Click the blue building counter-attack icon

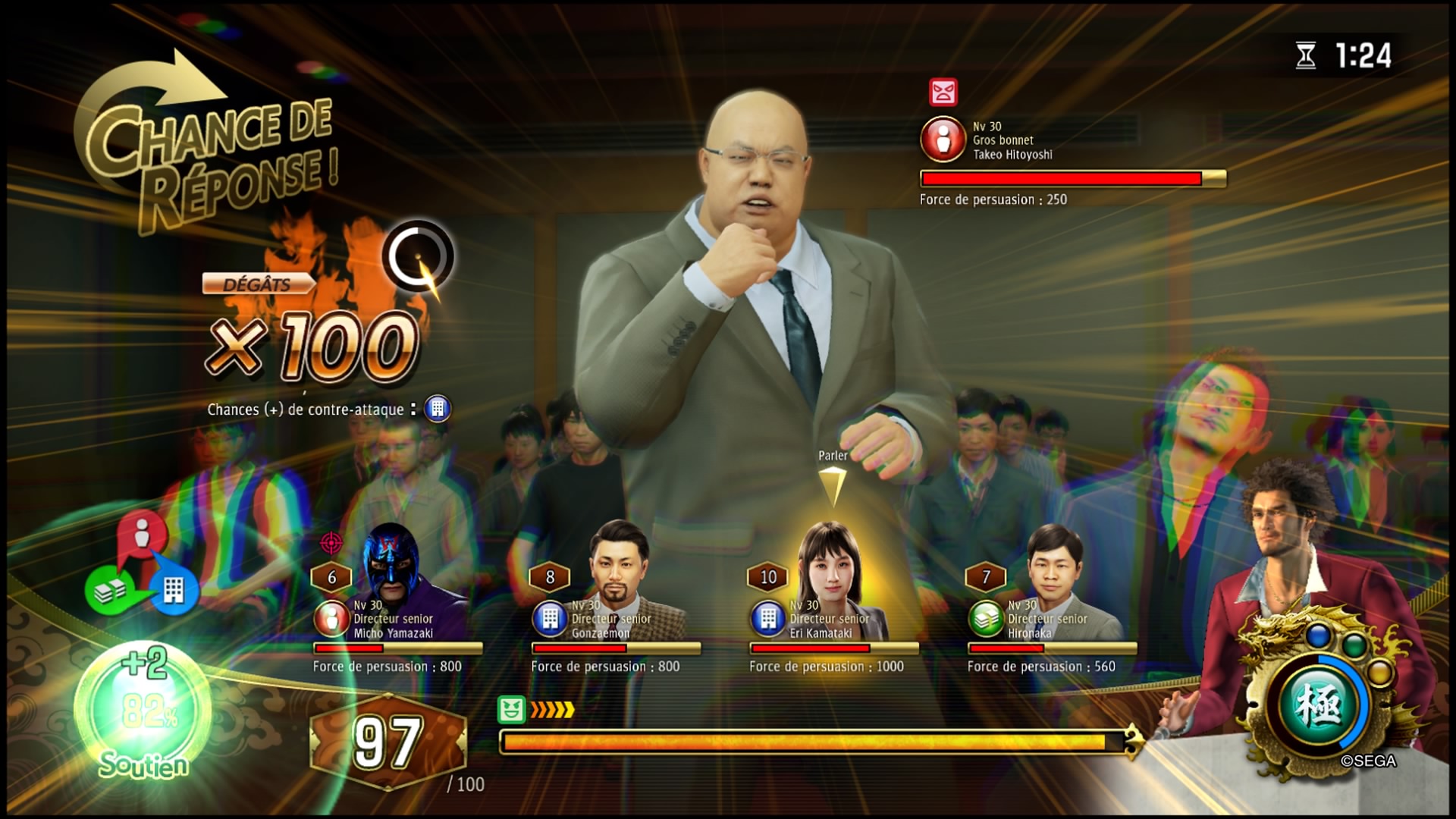click(438, 409)
